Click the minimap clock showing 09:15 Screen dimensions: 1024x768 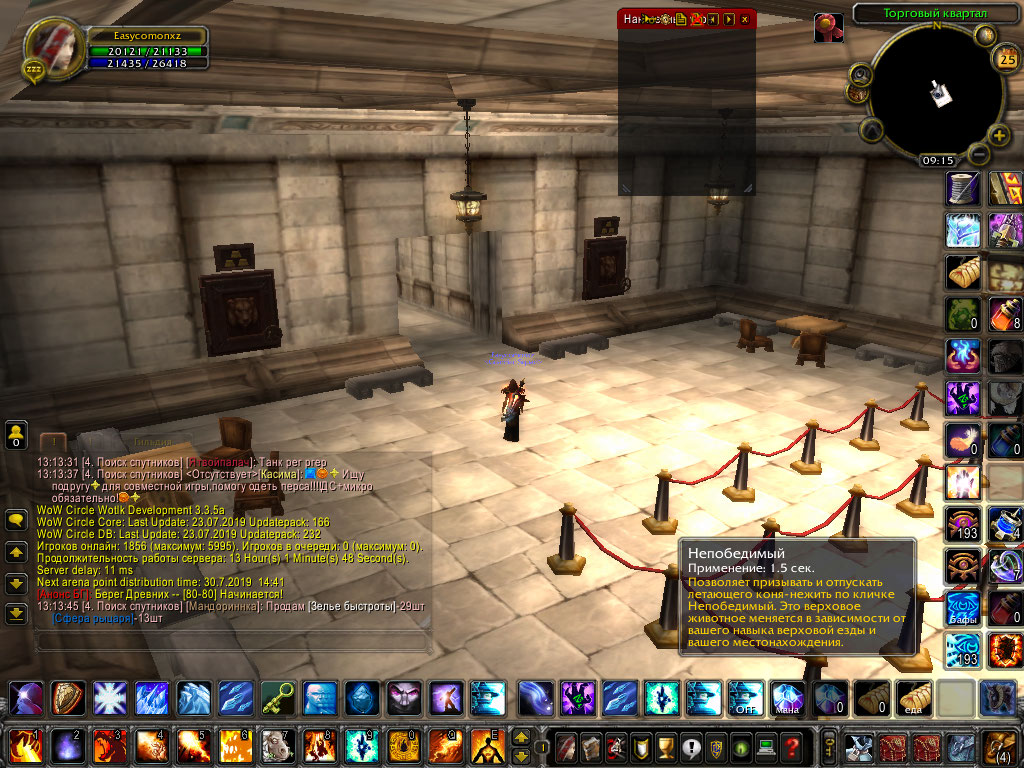[937, 160]
